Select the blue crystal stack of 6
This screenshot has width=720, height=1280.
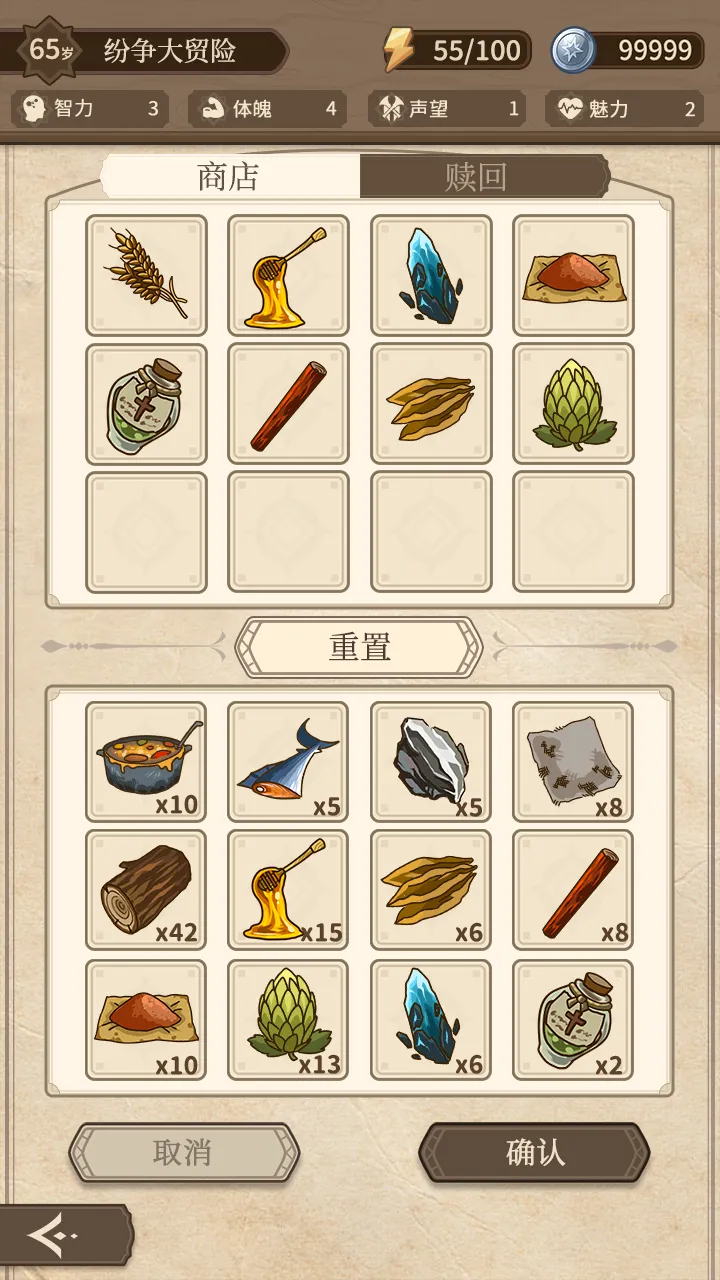click(431, 1020)
